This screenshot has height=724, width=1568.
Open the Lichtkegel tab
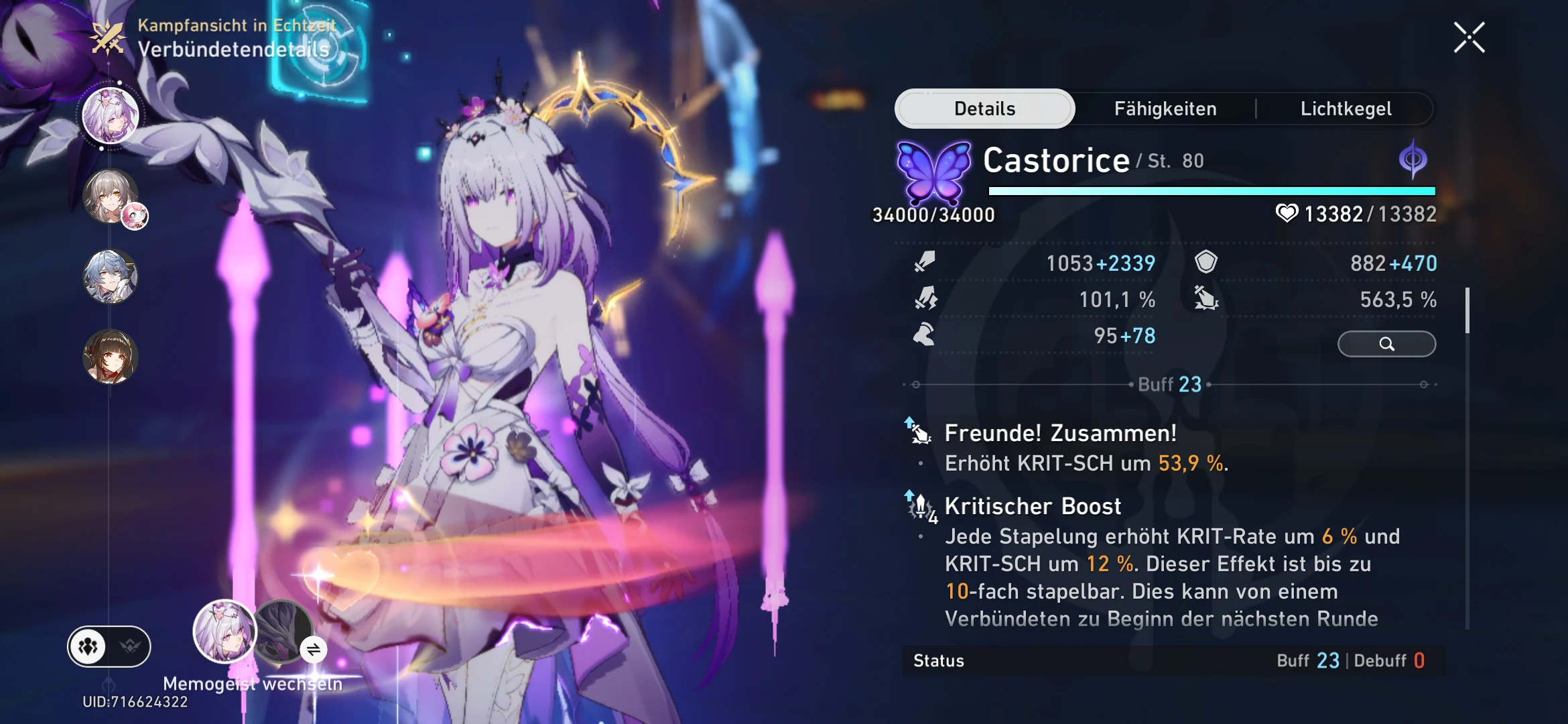coord(1347,108)
